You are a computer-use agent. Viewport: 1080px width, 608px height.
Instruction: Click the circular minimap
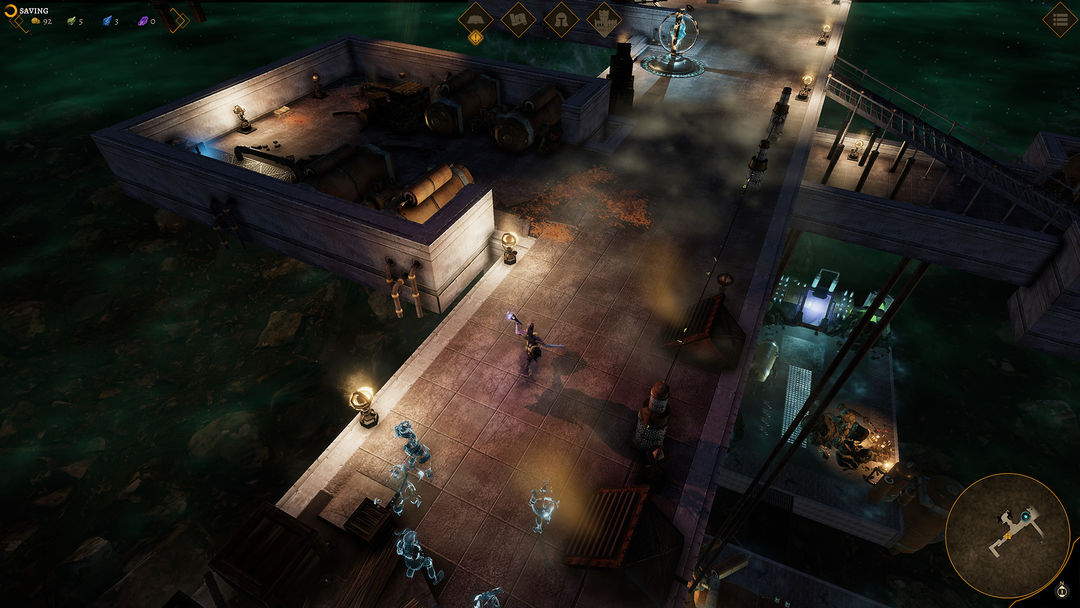[x=1007, y=535]
